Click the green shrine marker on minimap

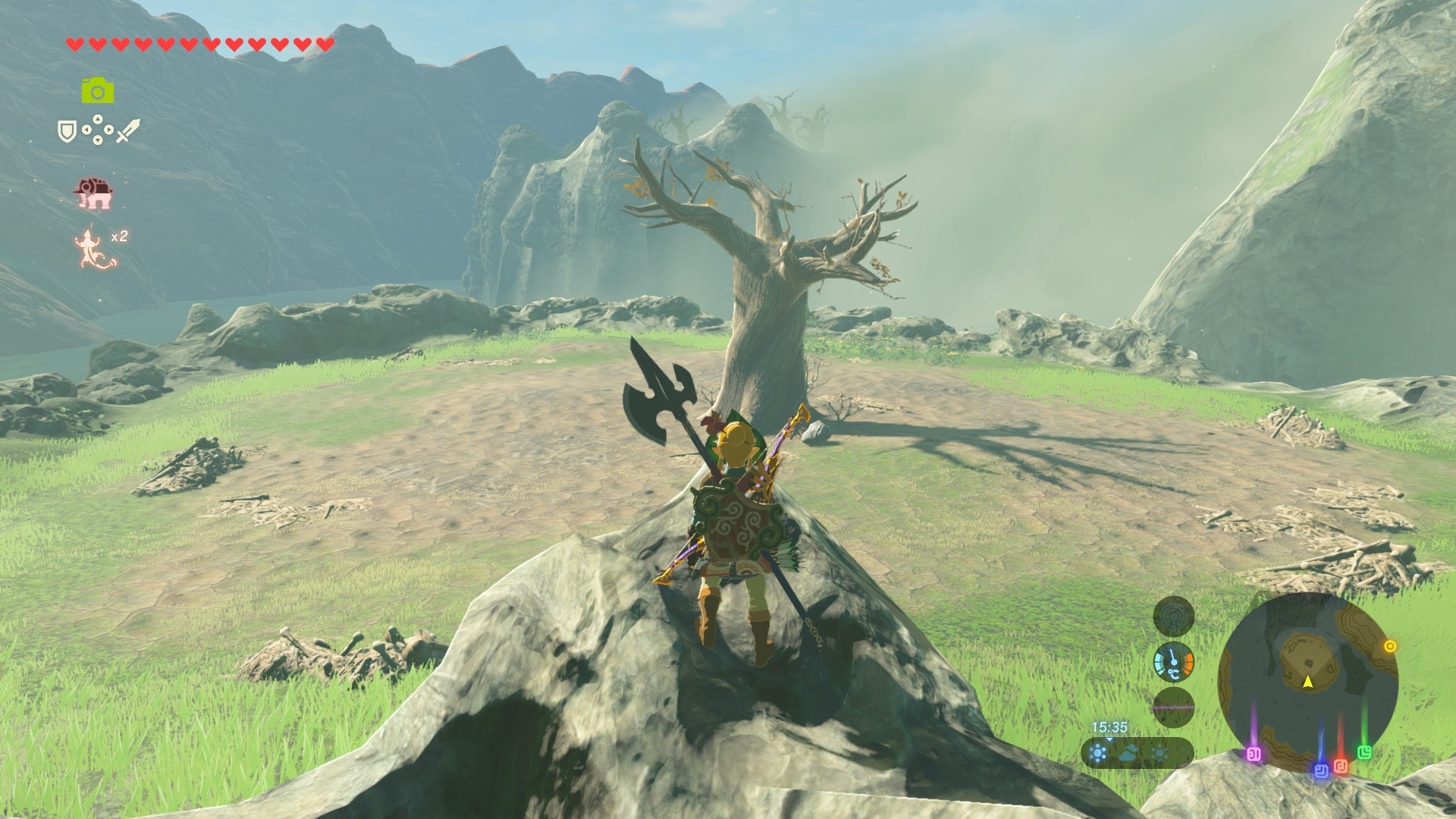[x=1364, y=752]
